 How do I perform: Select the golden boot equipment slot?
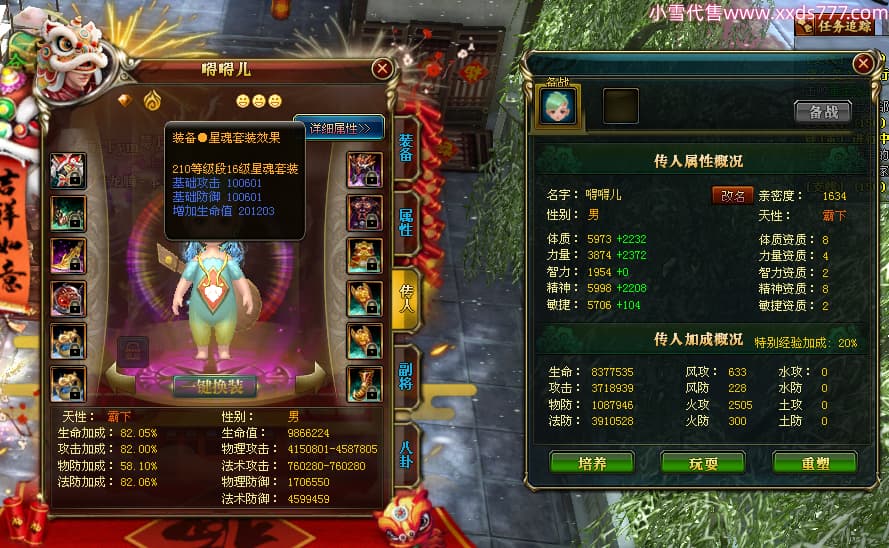click(x=364, y=384)
